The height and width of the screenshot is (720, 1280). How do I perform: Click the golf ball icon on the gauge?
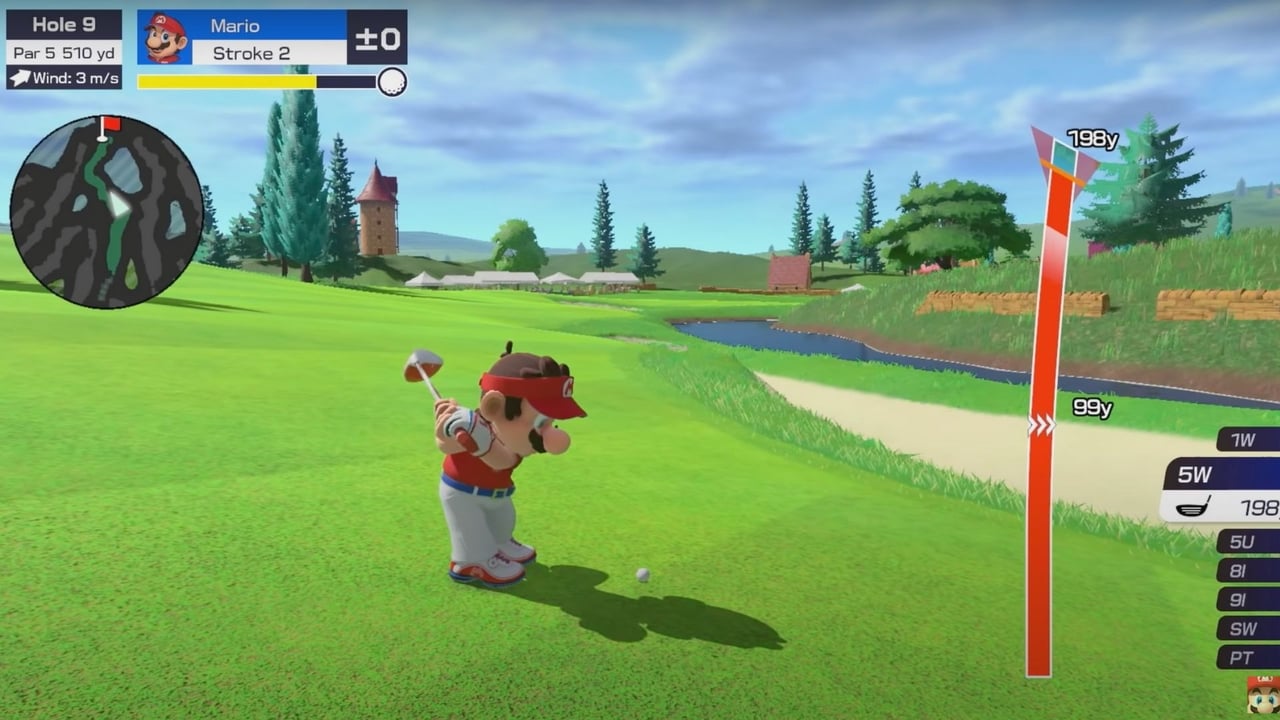pyautogui.click(x=391, y=79)
